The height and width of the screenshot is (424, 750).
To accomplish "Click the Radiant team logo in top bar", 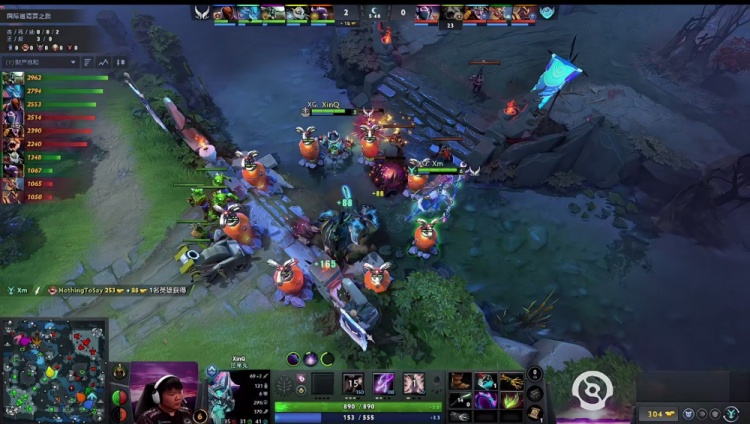I will click(203, 13).
